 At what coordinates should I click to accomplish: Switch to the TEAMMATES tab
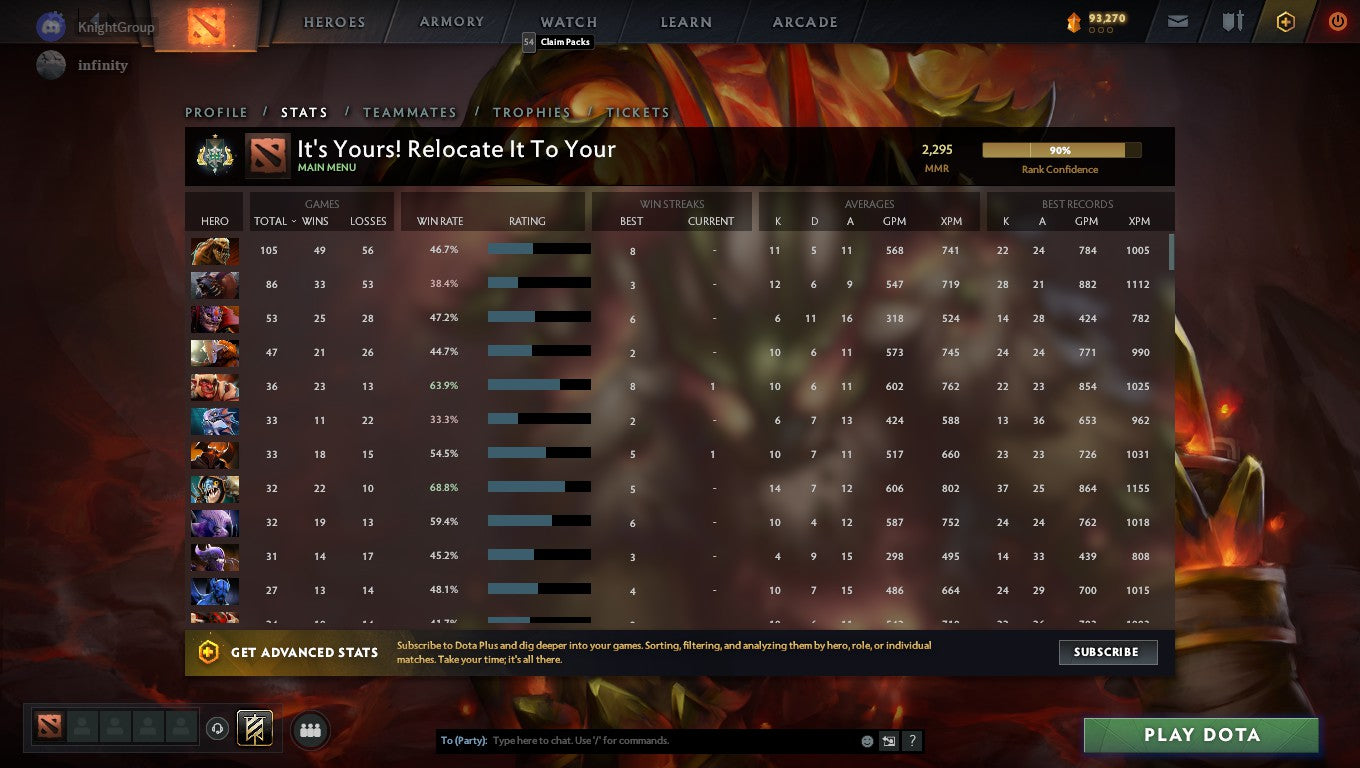click(410, 112)
